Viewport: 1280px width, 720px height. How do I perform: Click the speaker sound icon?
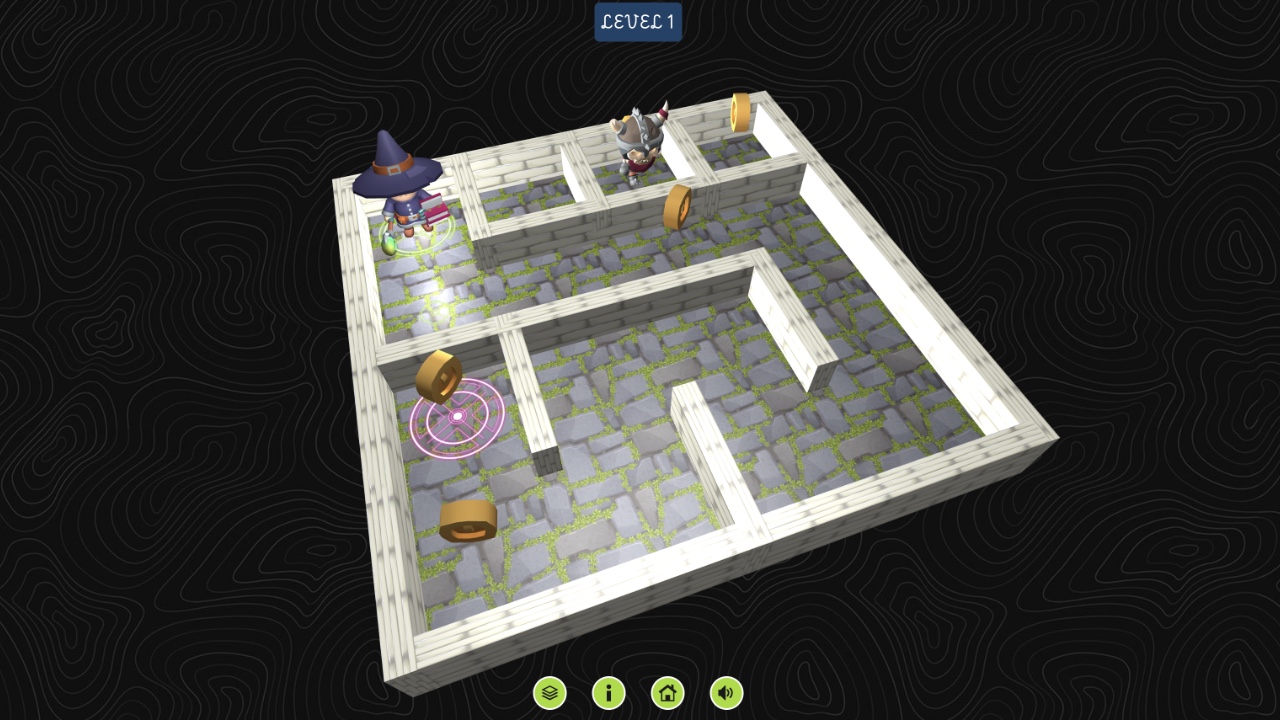point(726,692)
